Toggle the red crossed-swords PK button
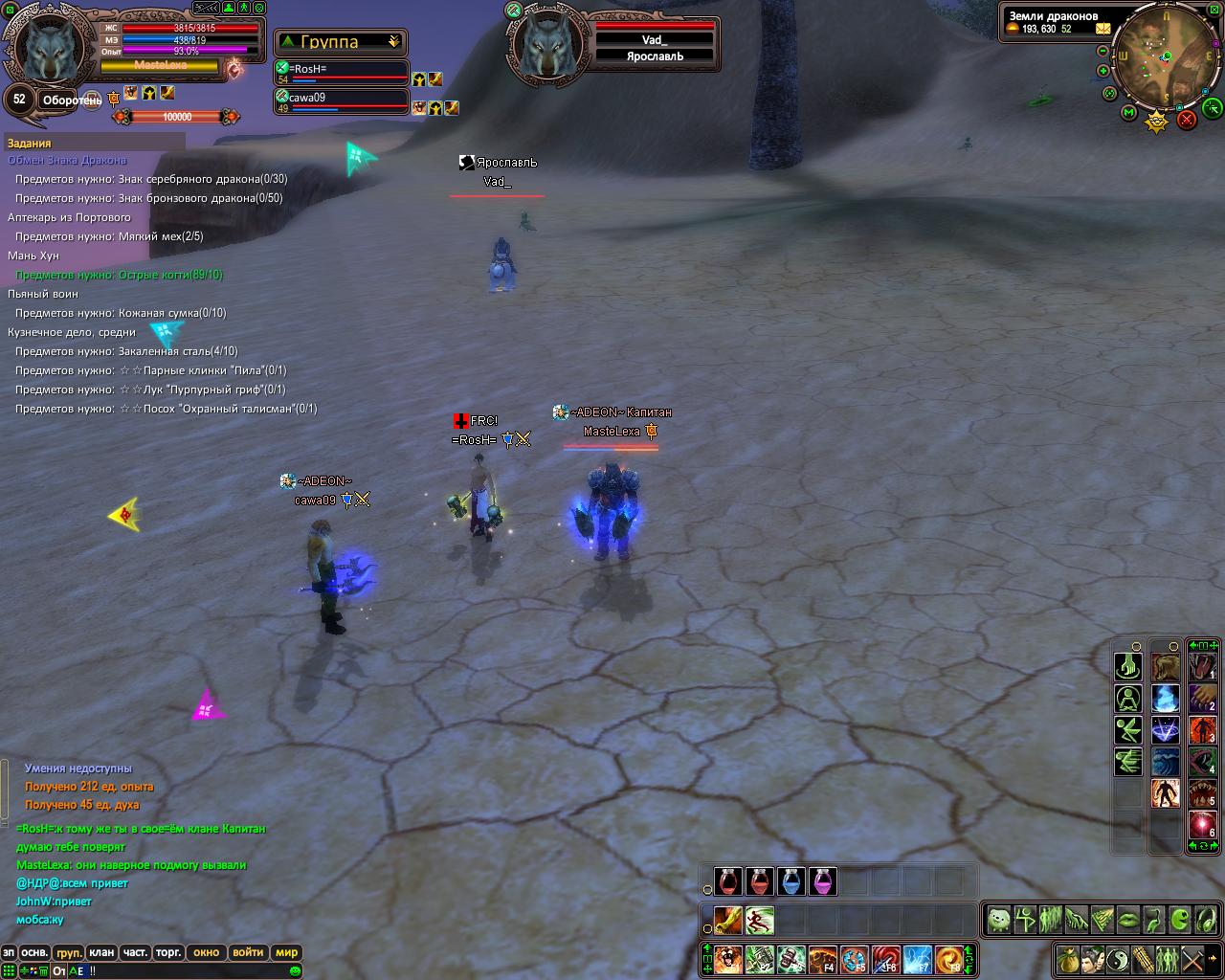This screenshot has width=1225, height=980. point(1187,120)
